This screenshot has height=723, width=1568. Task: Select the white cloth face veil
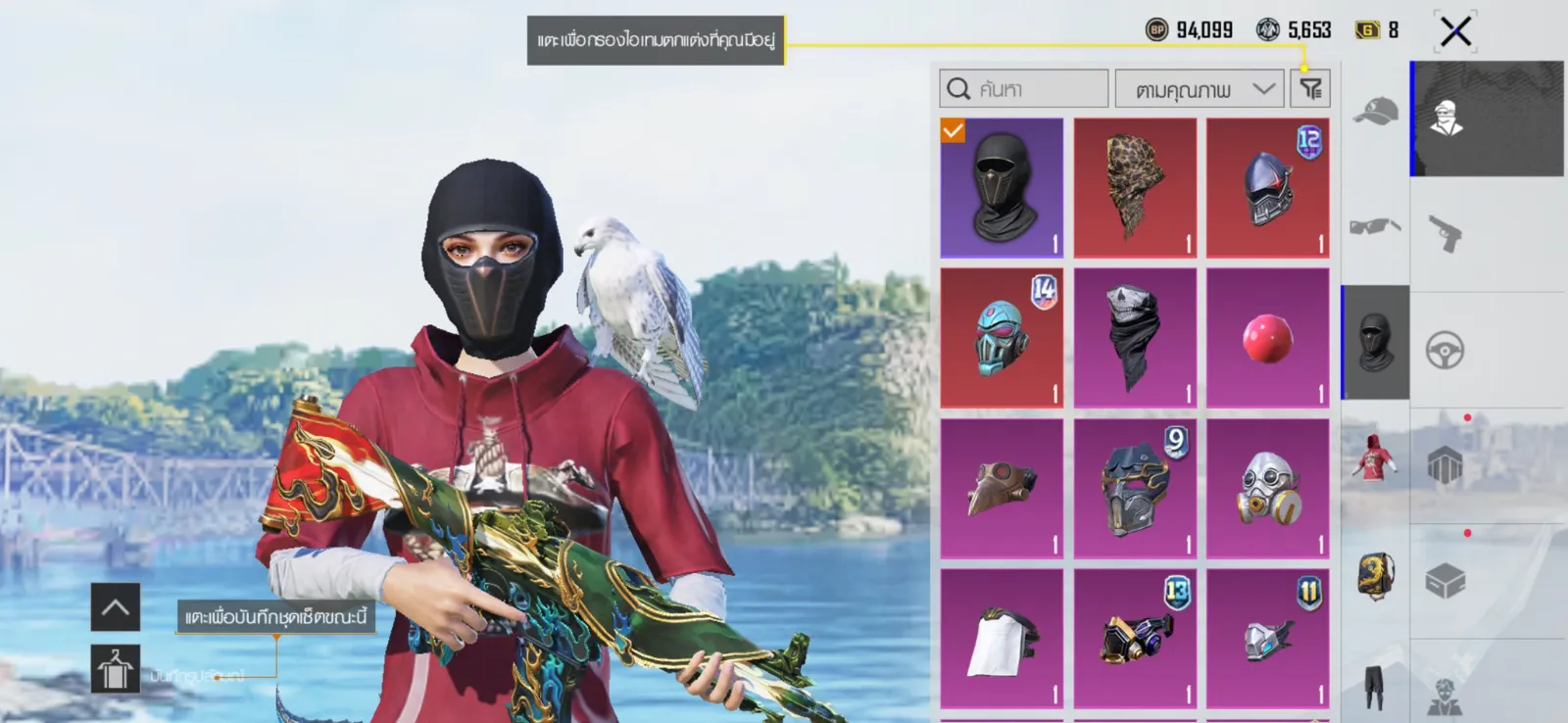pos(1002,638)
